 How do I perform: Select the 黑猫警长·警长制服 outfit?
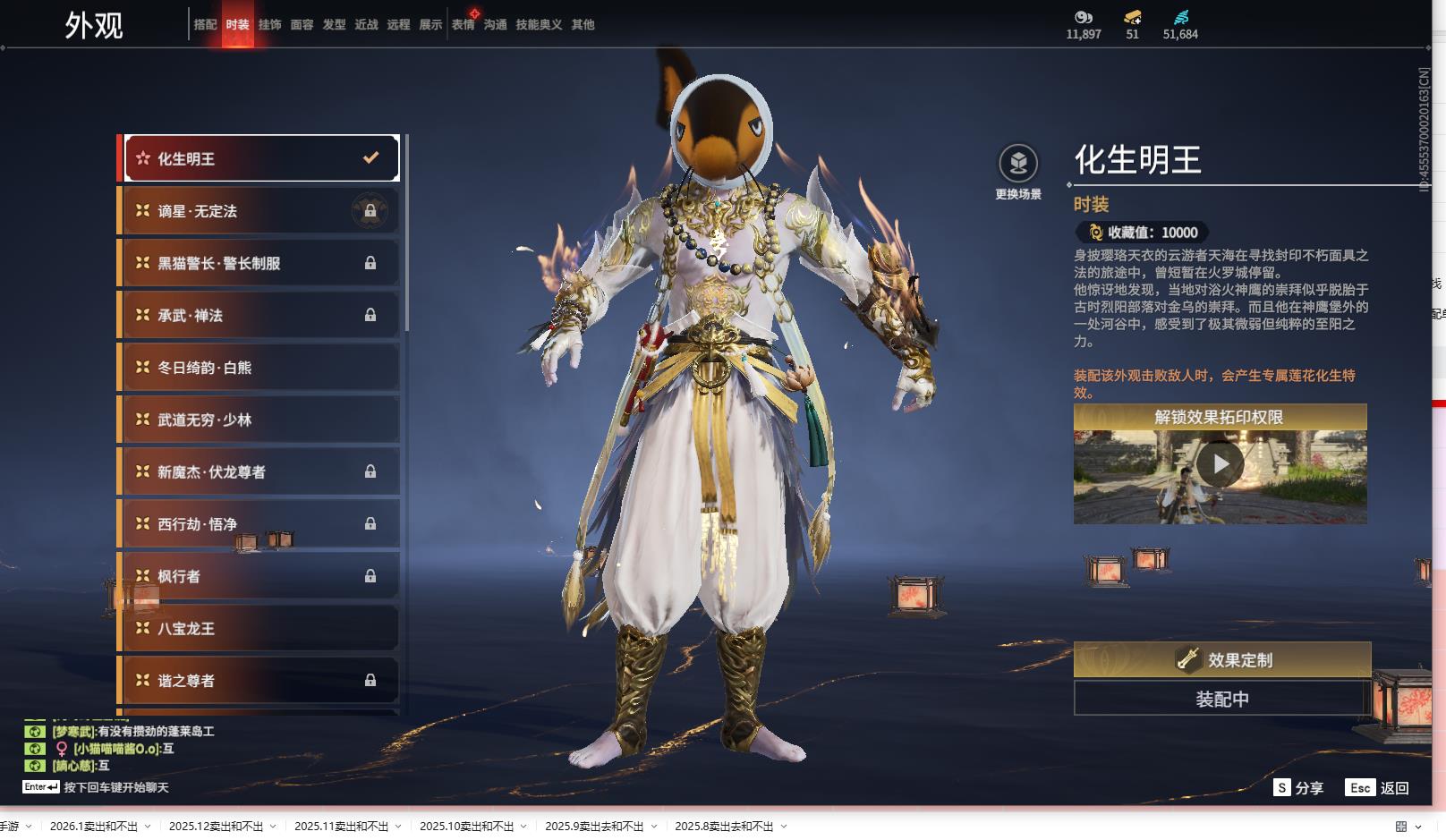point(259,263)
